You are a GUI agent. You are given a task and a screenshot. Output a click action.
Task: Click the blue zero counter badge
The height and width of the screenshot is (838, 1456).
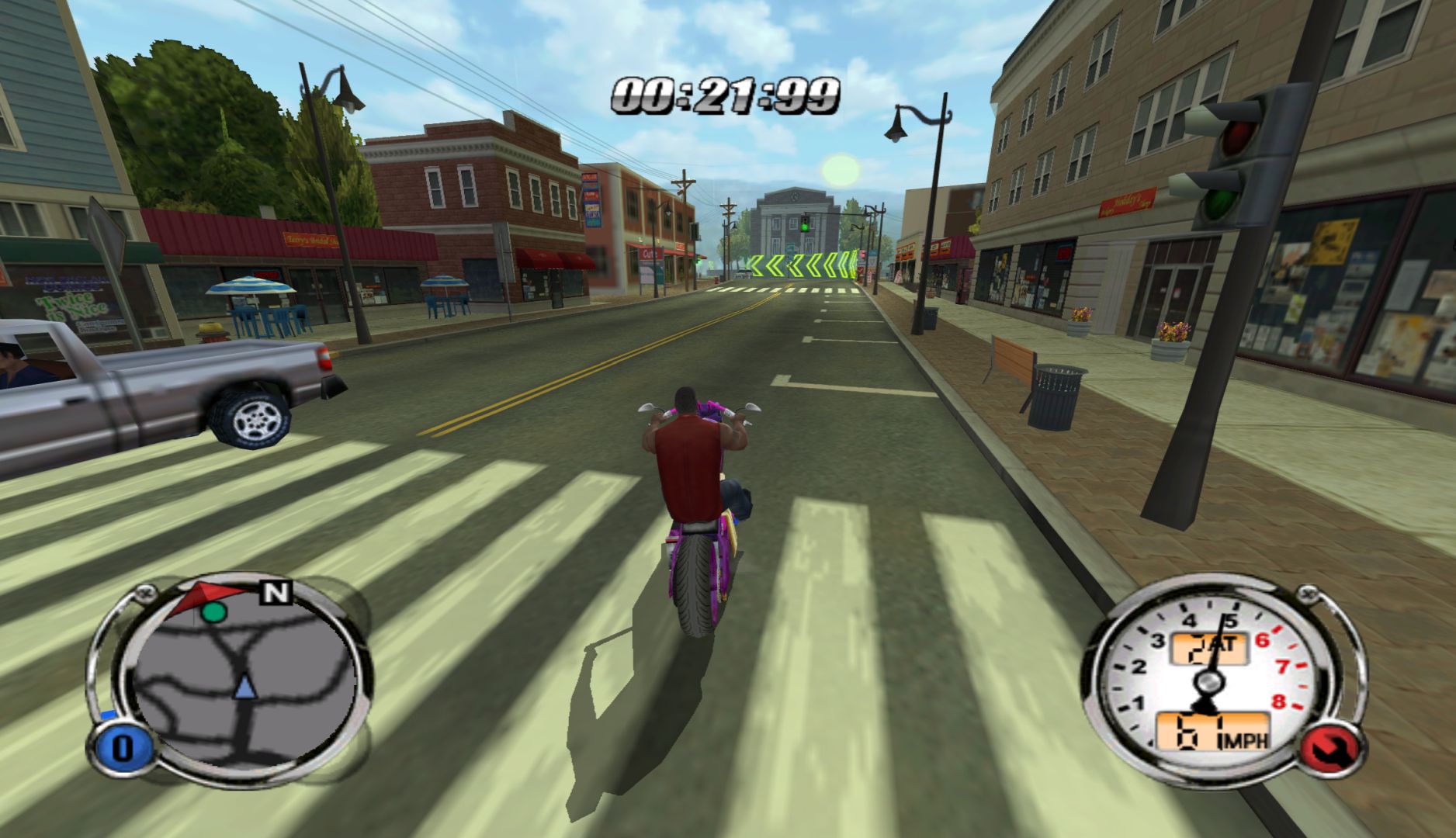click(122, 749)
